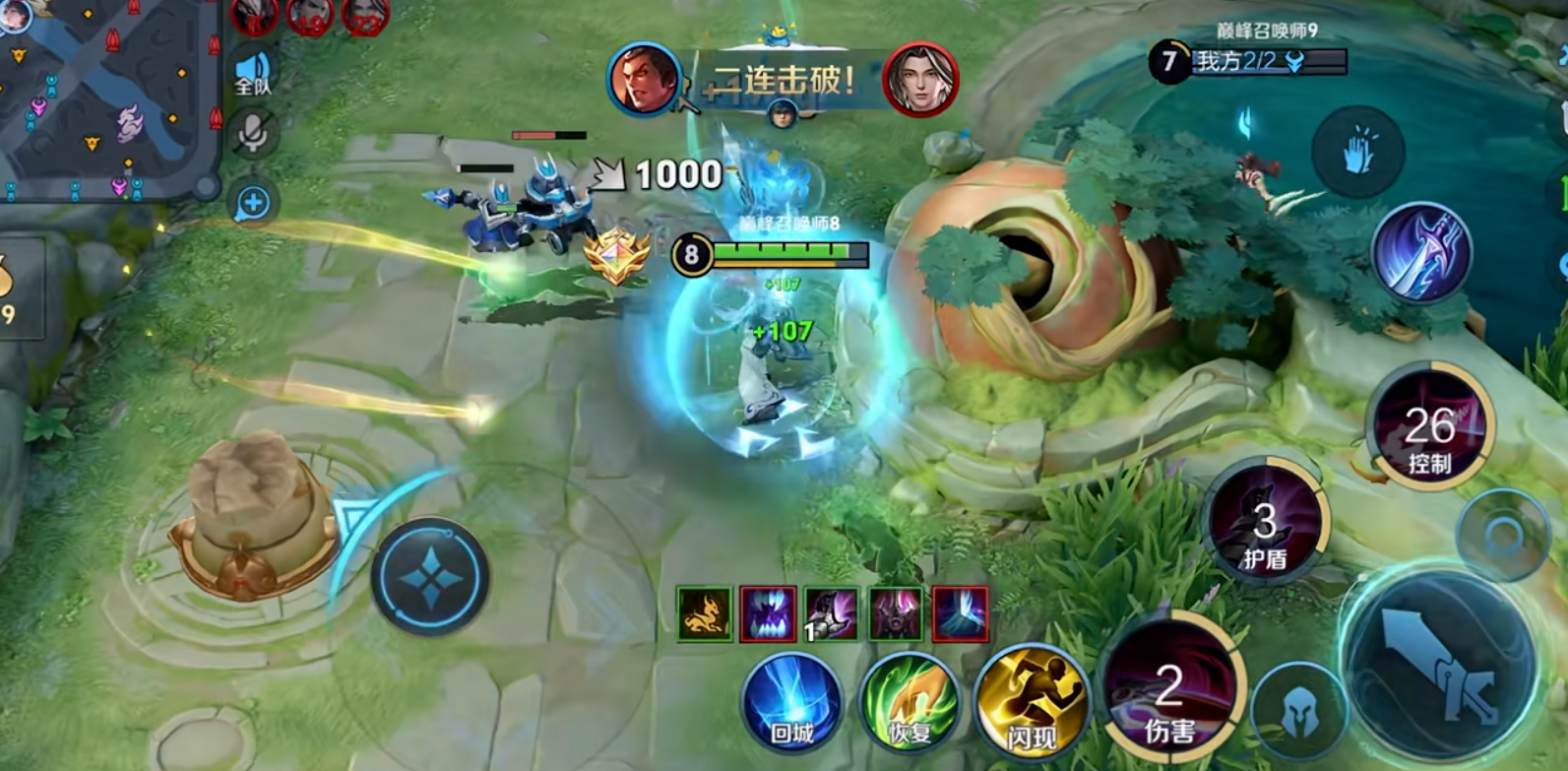
Task: Open the quick chat plus bubble
Action: coord(253,204)
